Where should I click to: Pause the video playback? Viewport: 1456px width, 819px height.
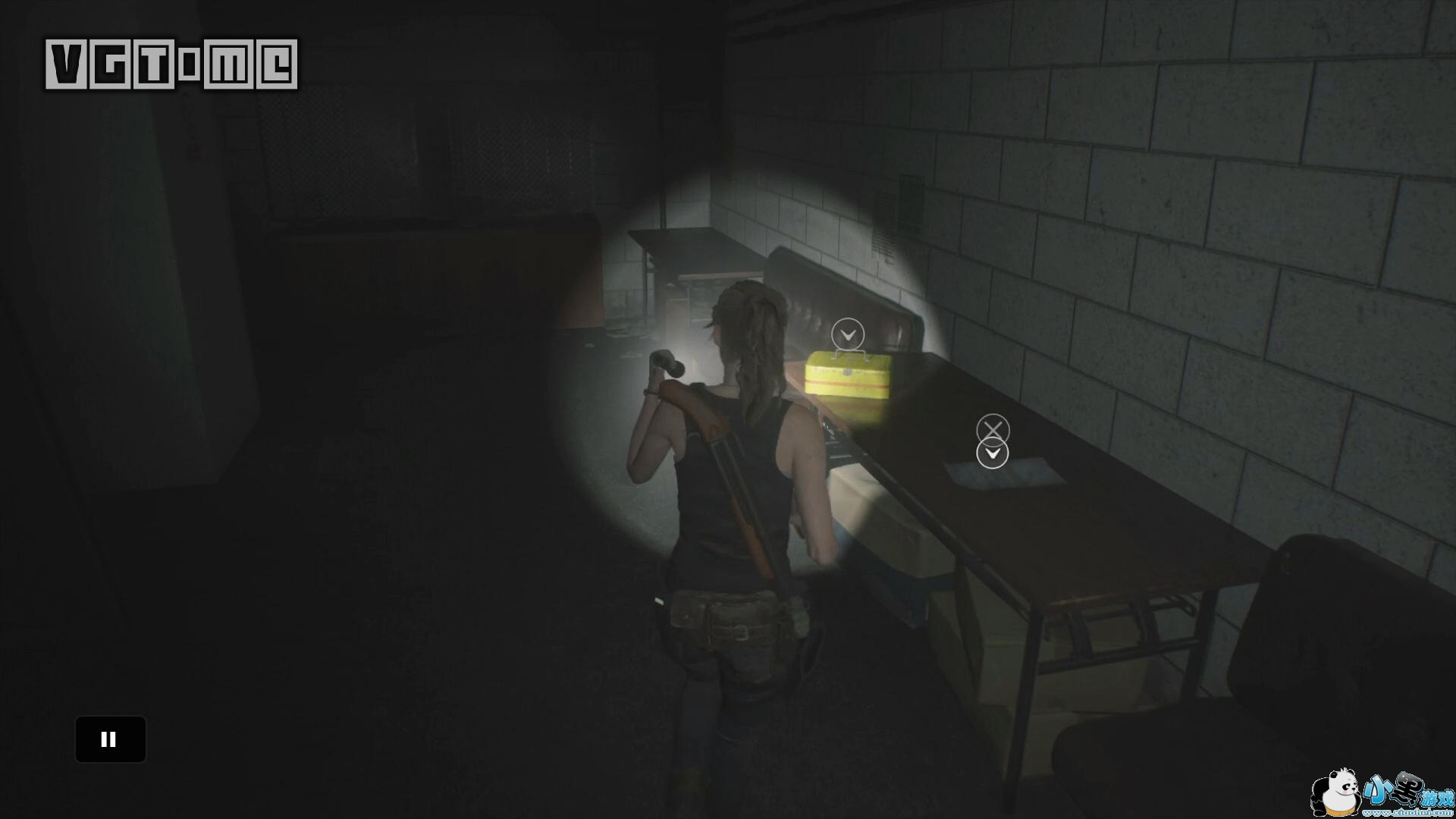pos(110,739)
